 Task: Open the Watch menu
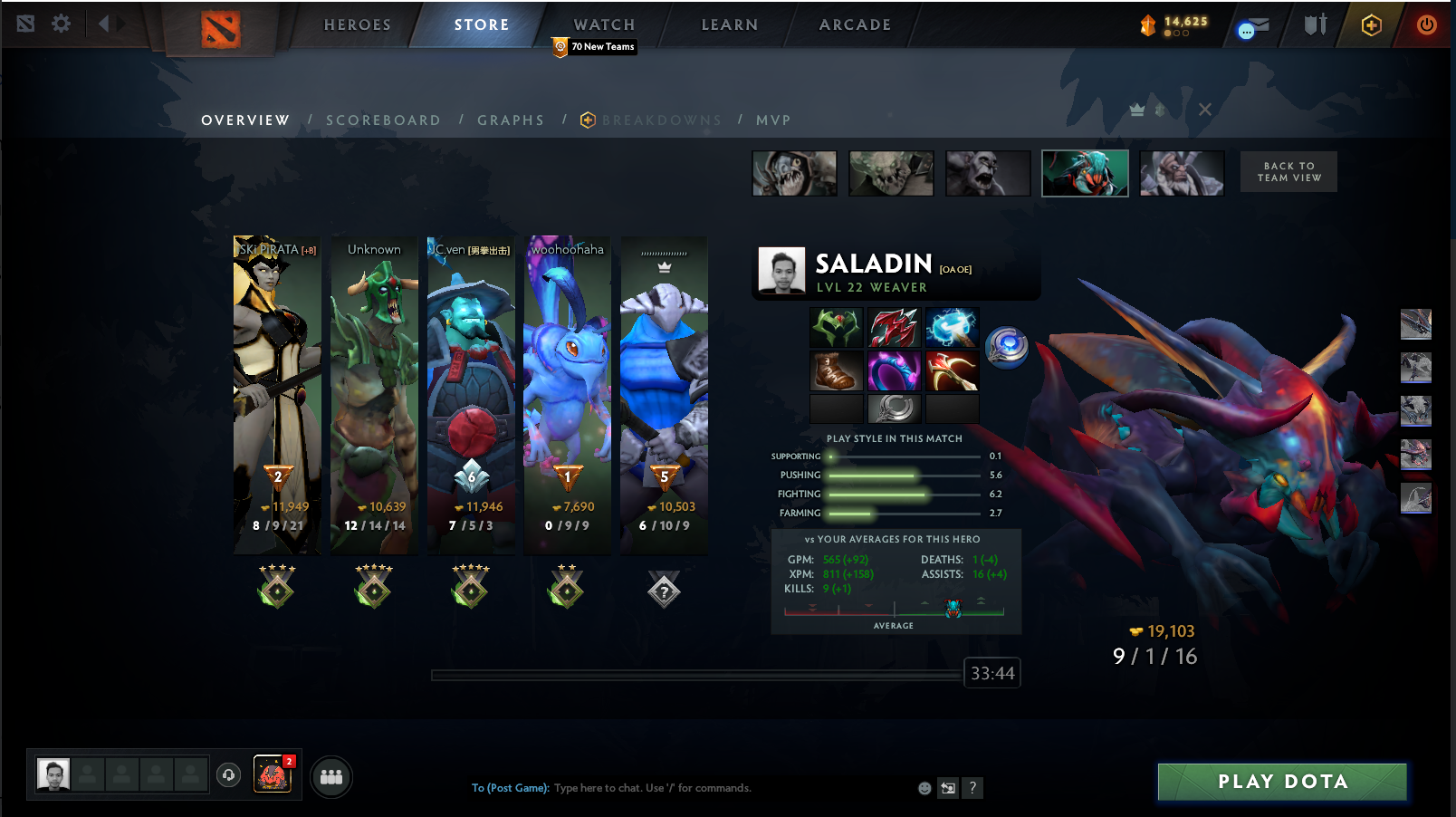pos(604,24)
